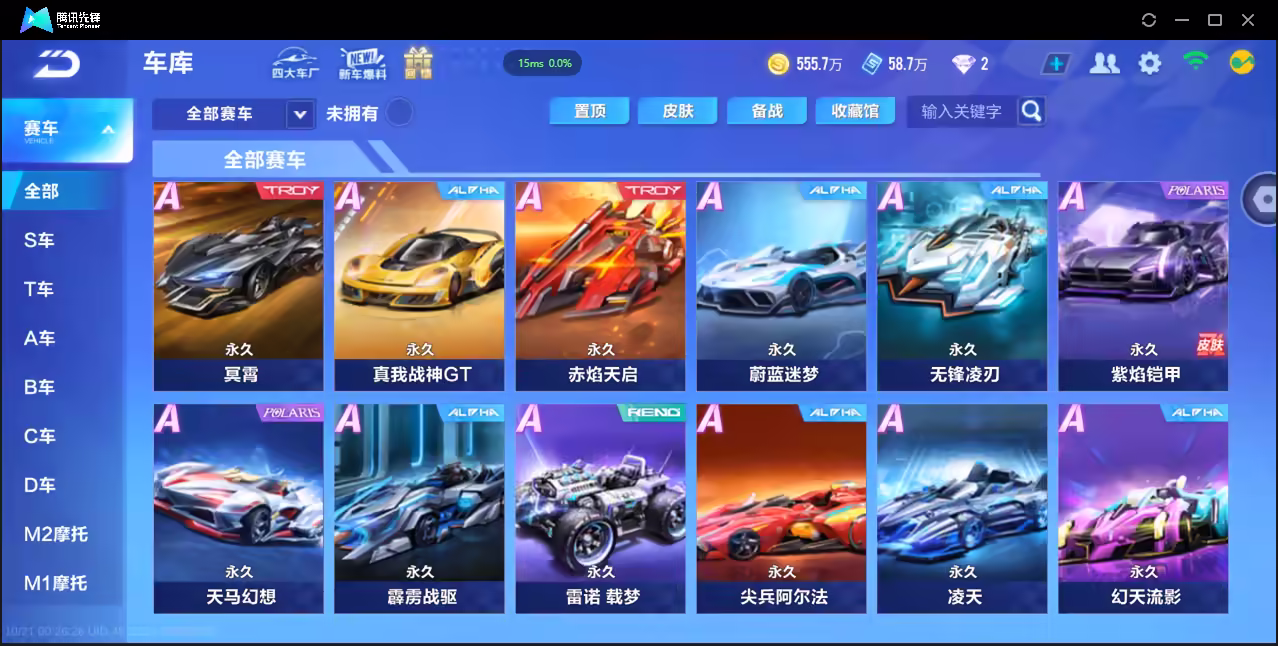Open the 新车爆料 new car news

point(362,63)
